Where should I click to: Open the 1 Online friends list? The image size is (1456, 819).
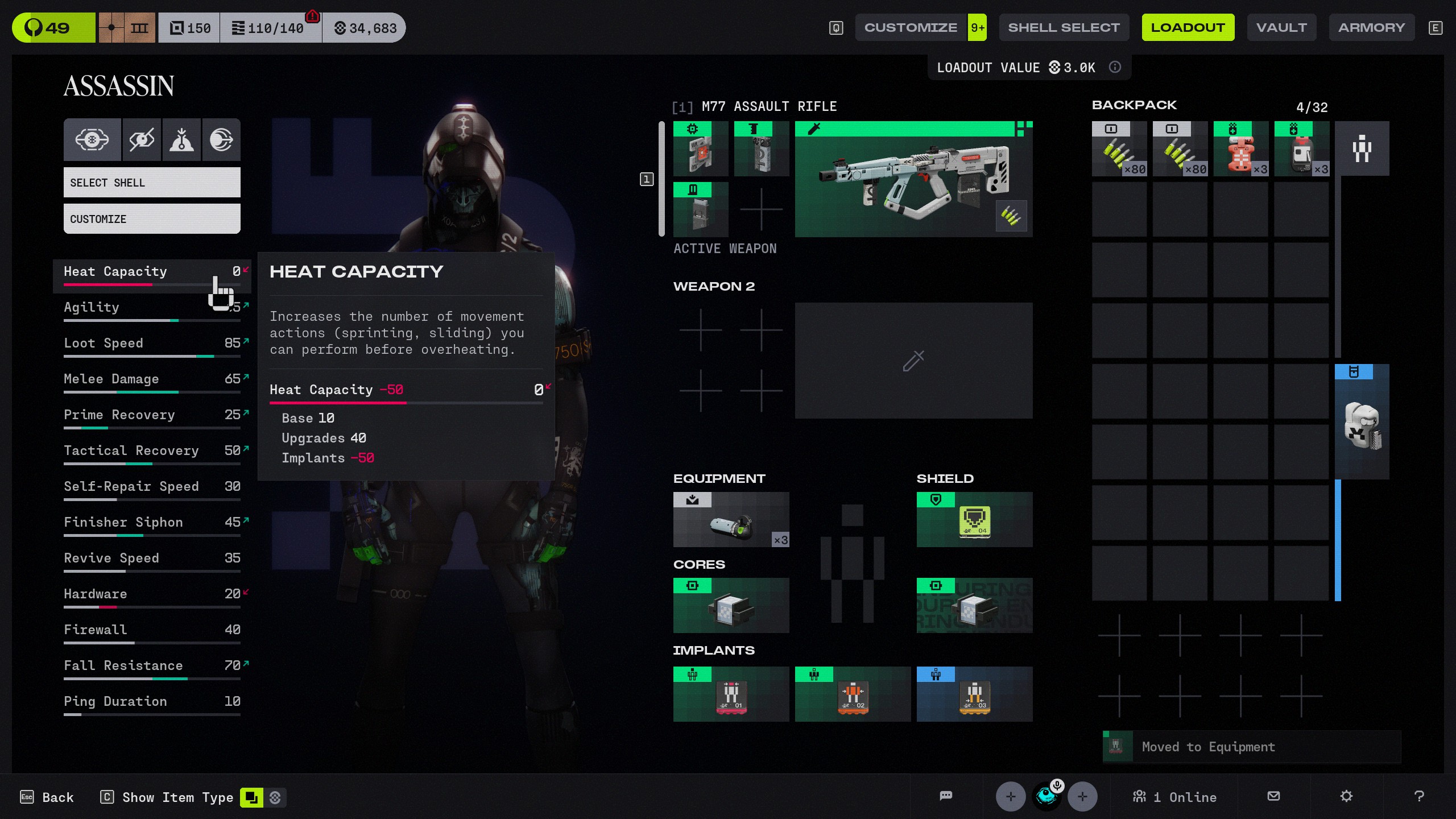(1174, 797)
